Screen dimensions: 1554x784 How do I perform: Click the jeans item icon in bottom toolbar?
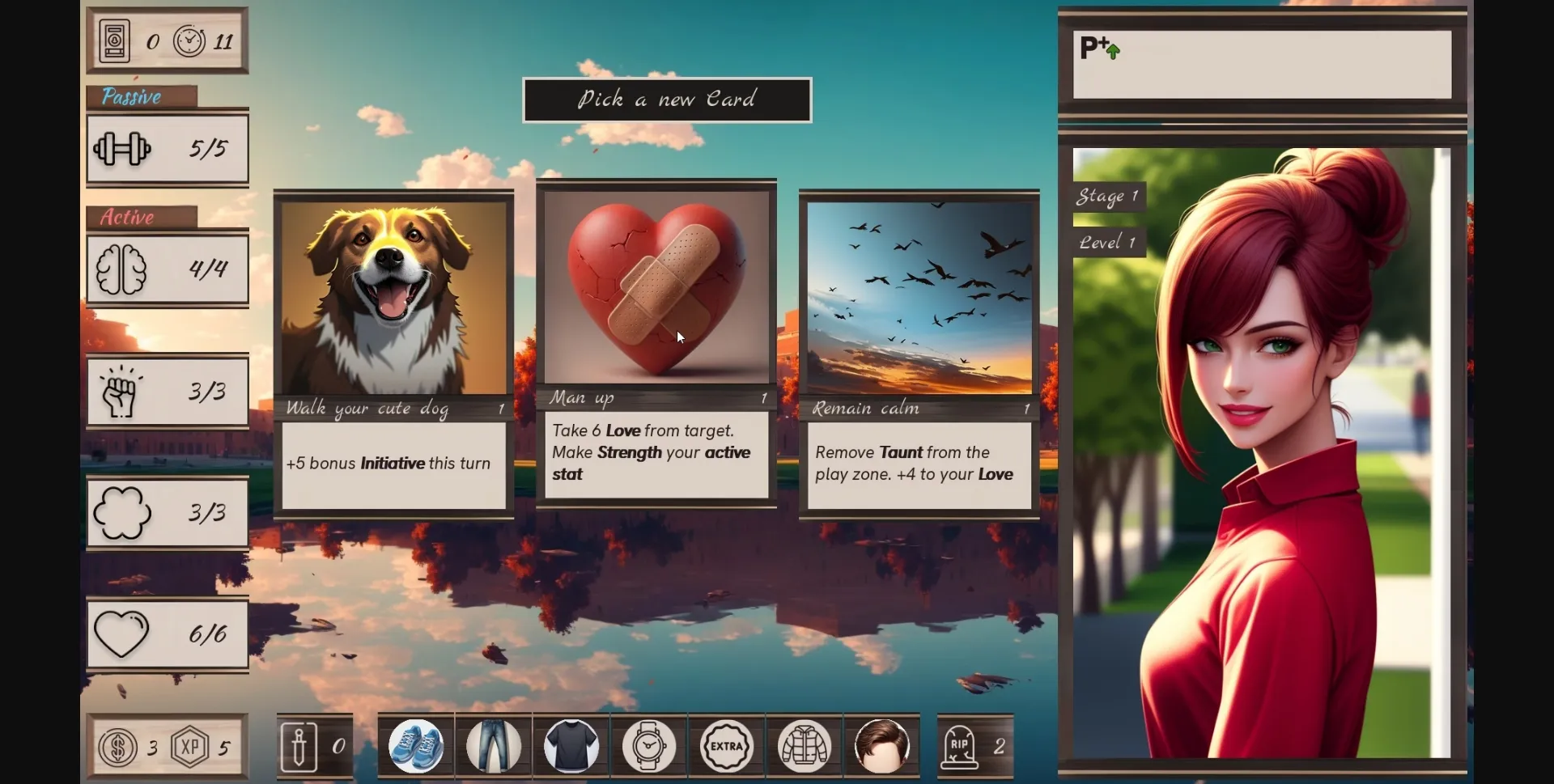point(494,745)
